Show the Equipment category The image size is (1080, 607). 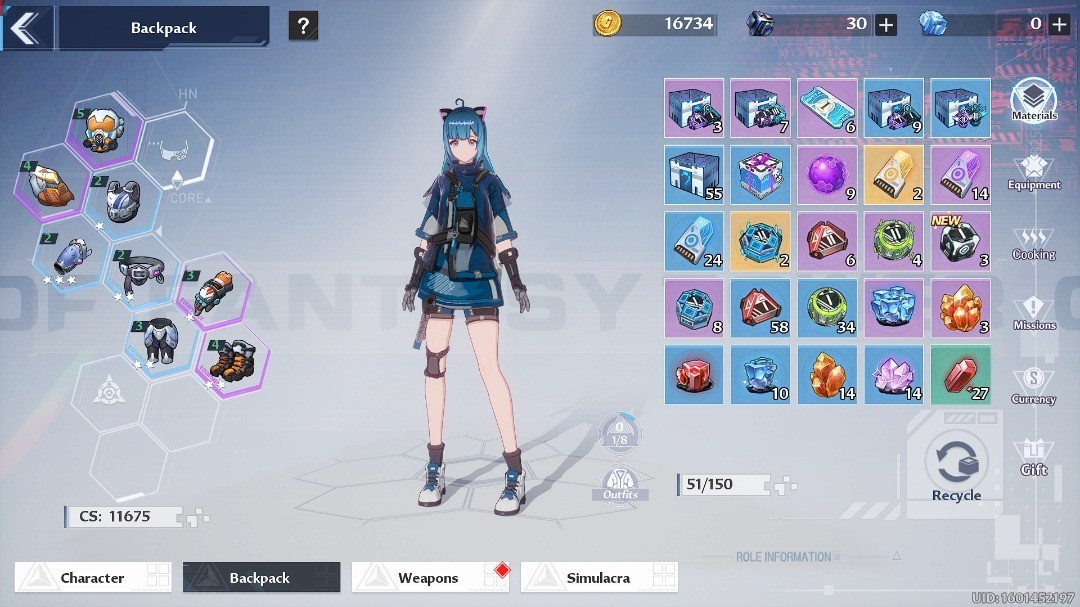[x=1033, y=171]
